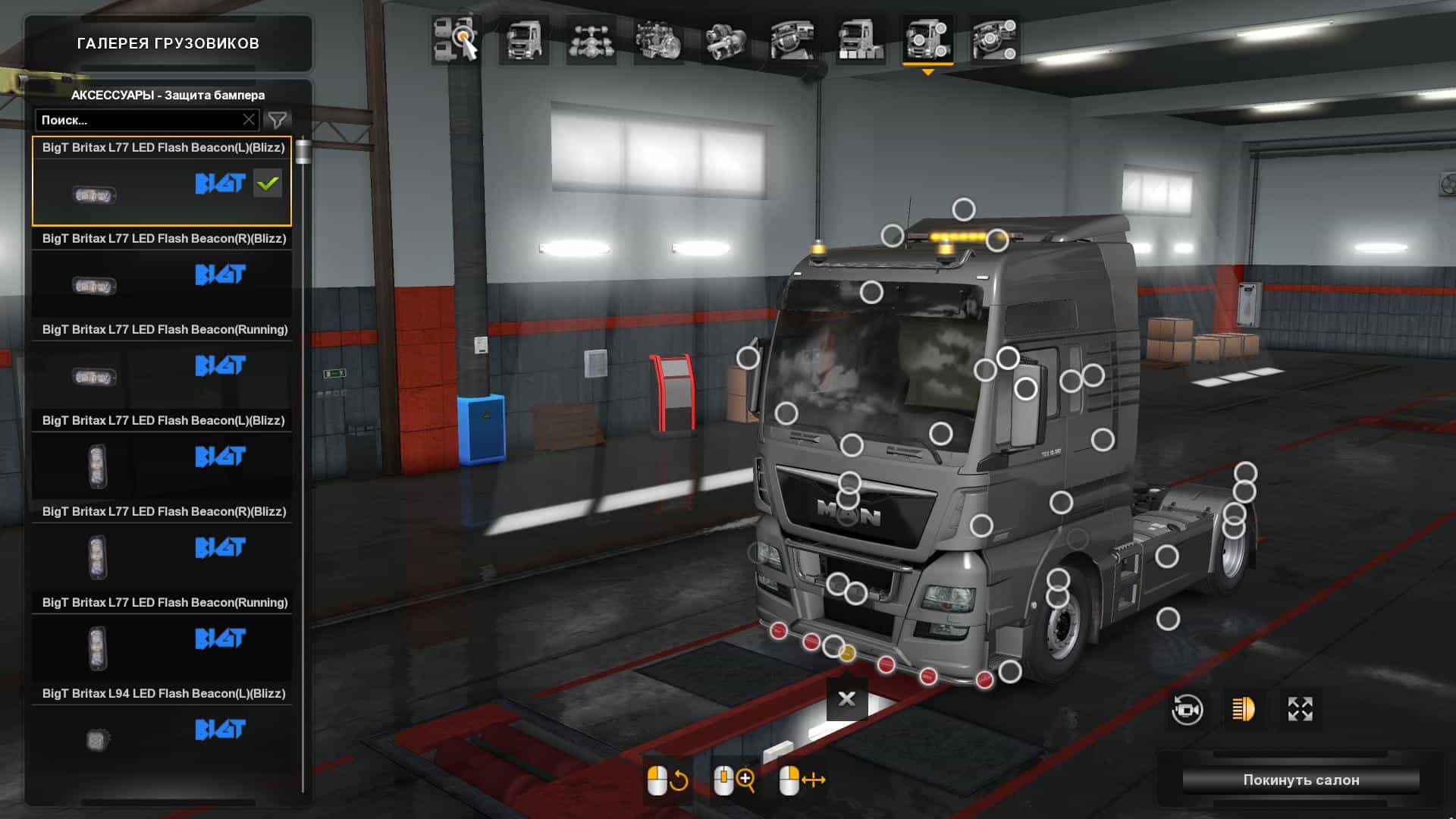Open the truck browser magnifier tab
The image size is (1456, 819).
click(x=456, y=39)
